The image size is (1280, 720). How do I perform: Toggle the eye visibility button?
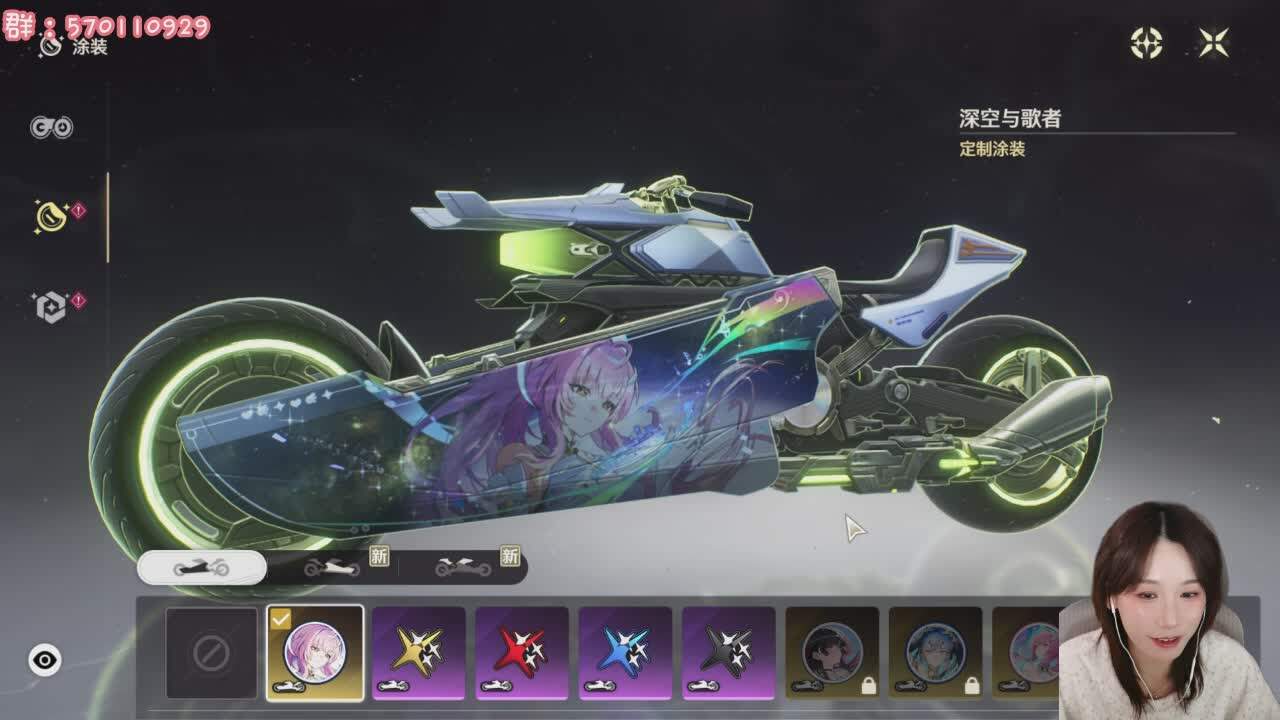point(45,660)
